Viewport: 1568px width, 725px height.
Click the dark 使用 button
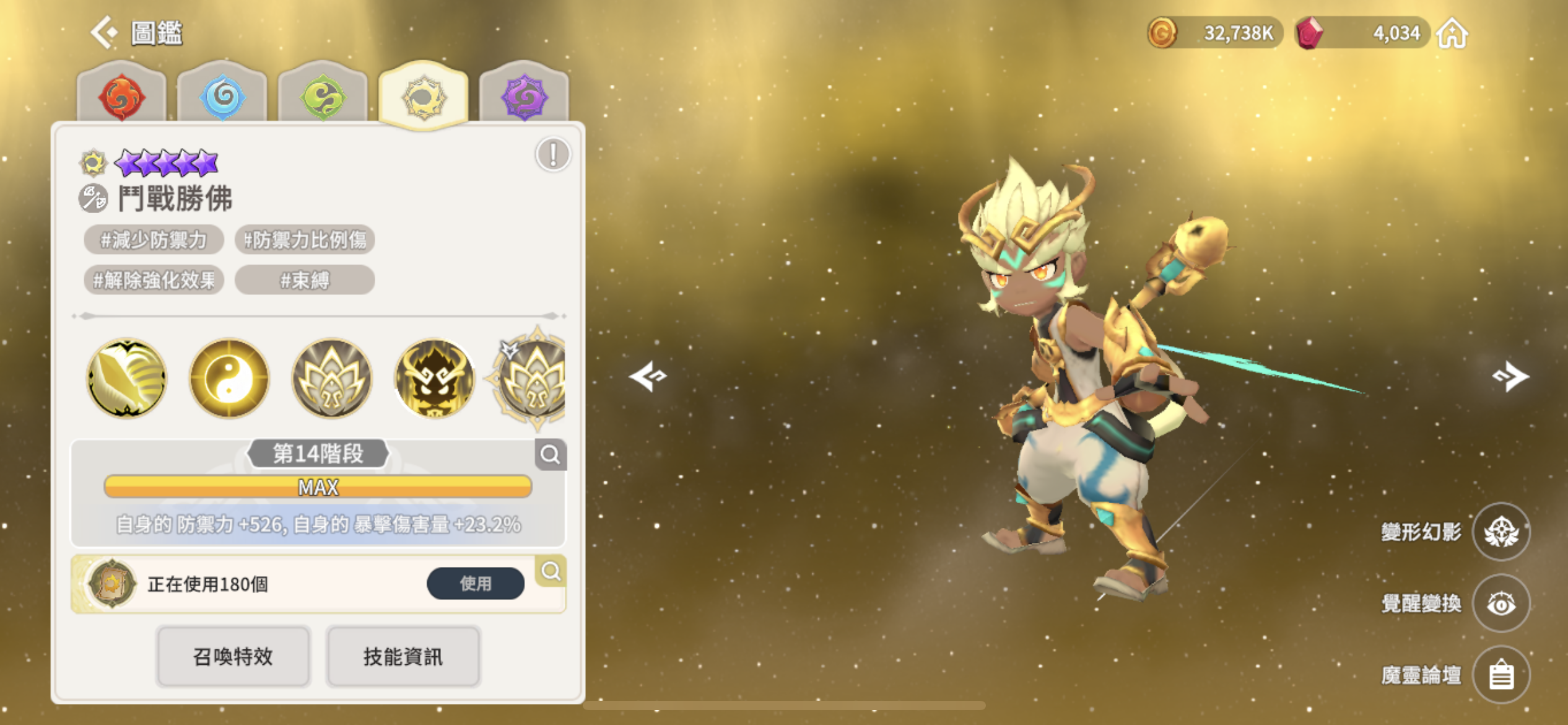(x=475, y=583)
